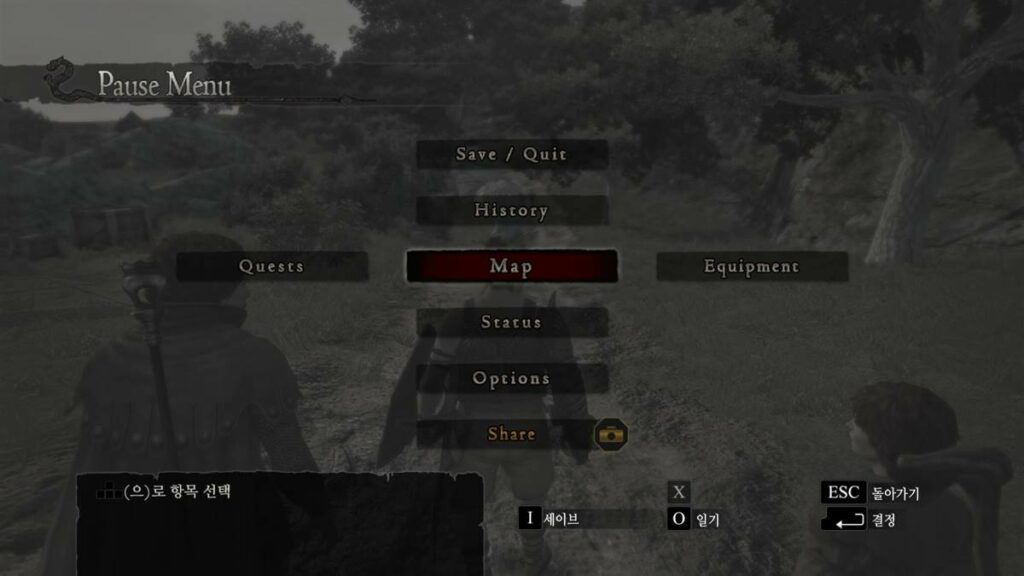Select the History menu option
This screenshot has width=1024, height=576.
[x=511, y=211]
